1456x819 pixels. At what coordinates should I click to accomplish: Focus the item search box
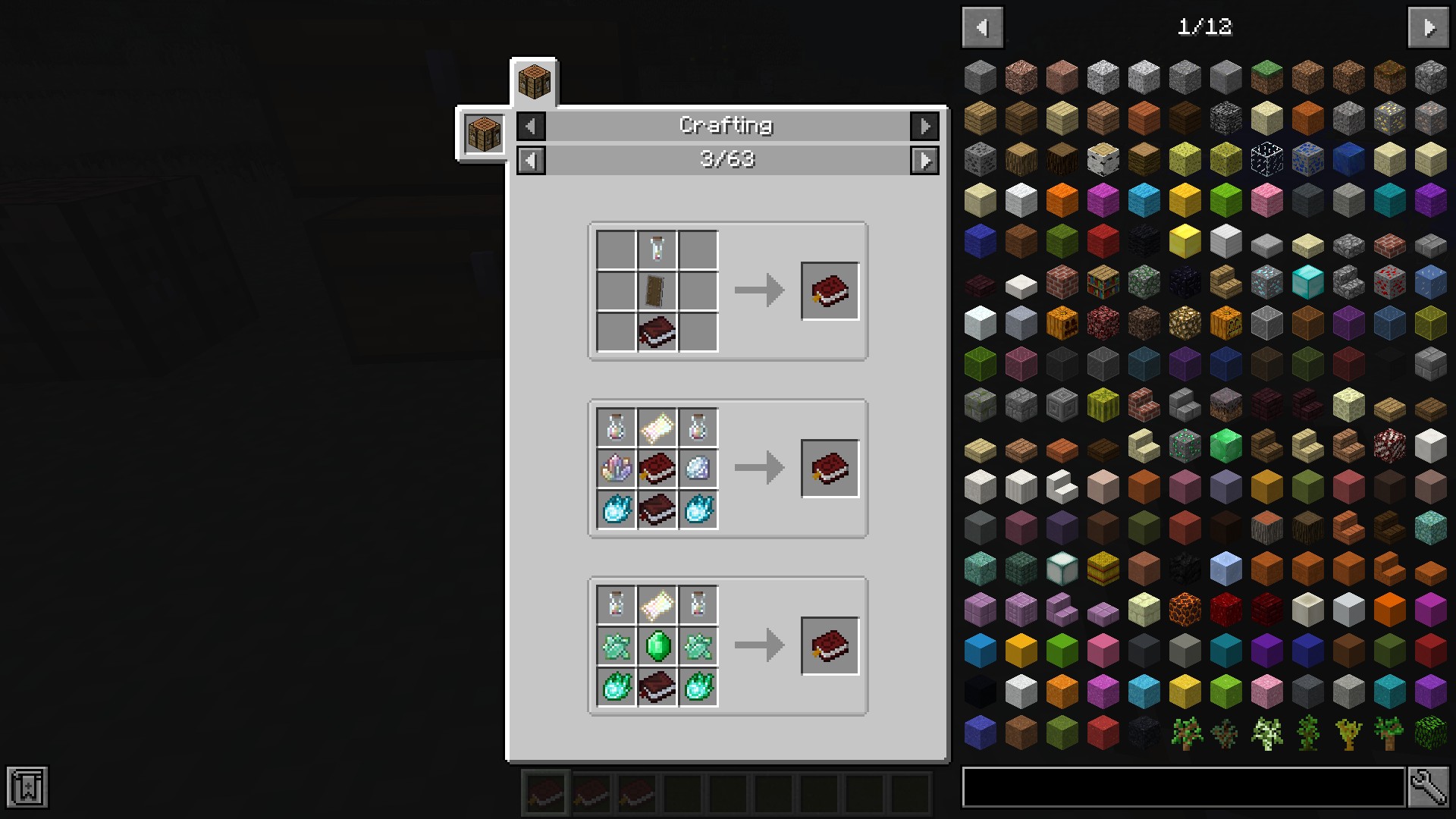pyautogui.click(x=1183, y=786)
